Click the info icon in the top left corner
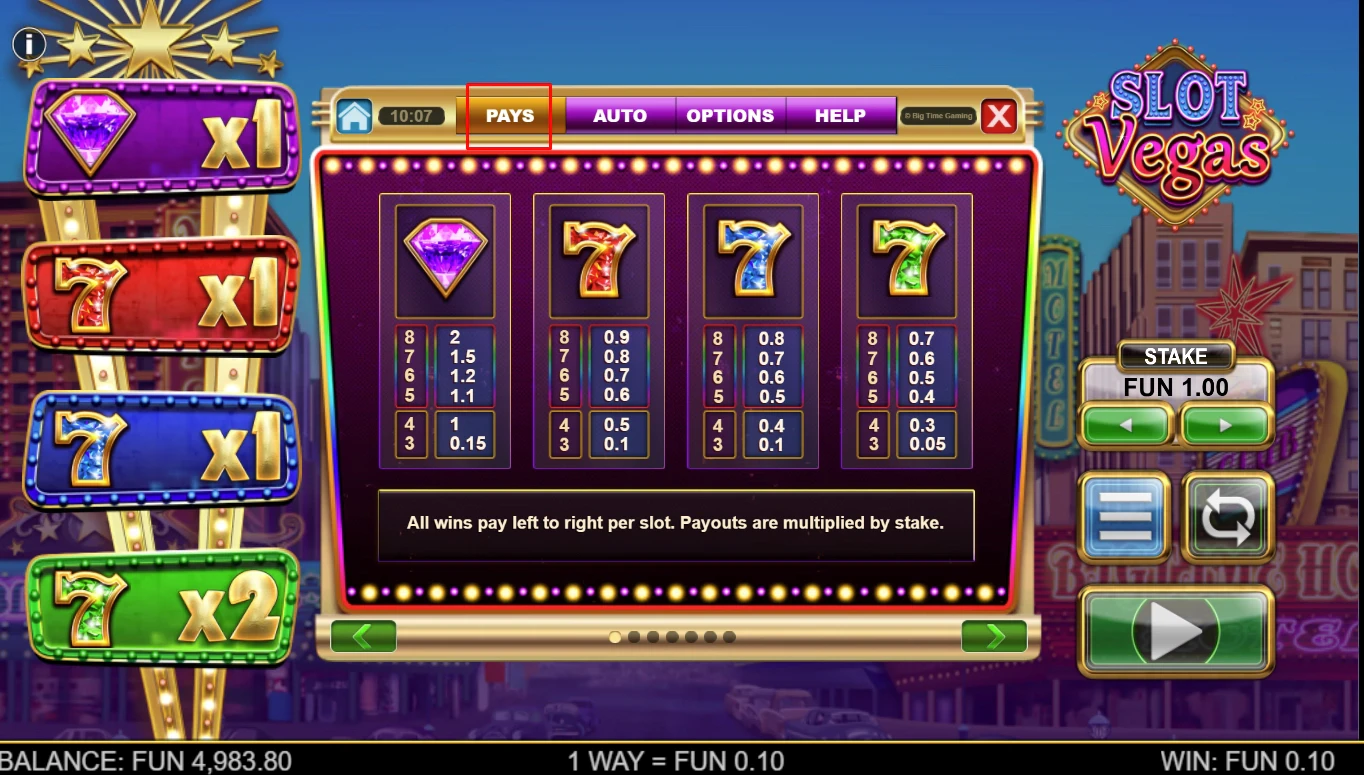Viewport: 1364px width, 775px height. coord(30,44)
